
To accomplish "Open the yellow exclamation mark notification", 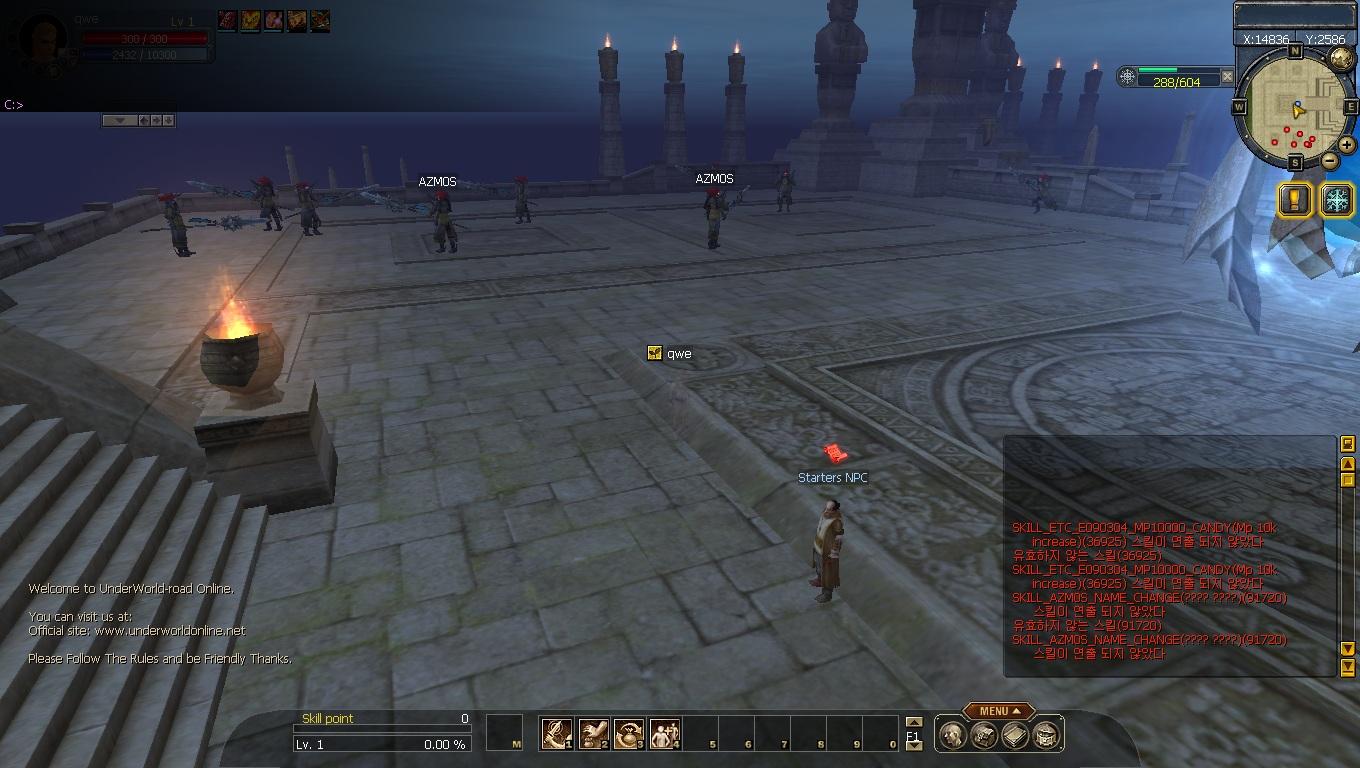I will [x=1295, y=199].
